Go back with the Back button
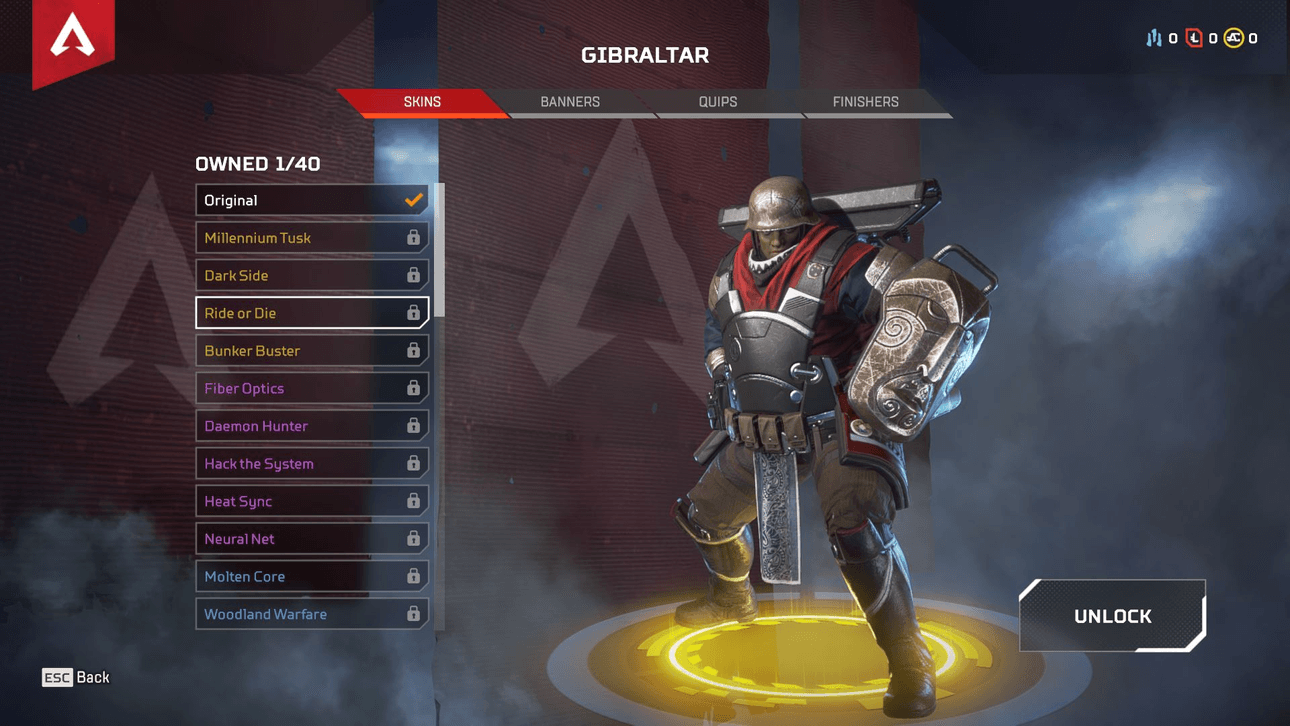 (x=76, y=677)
